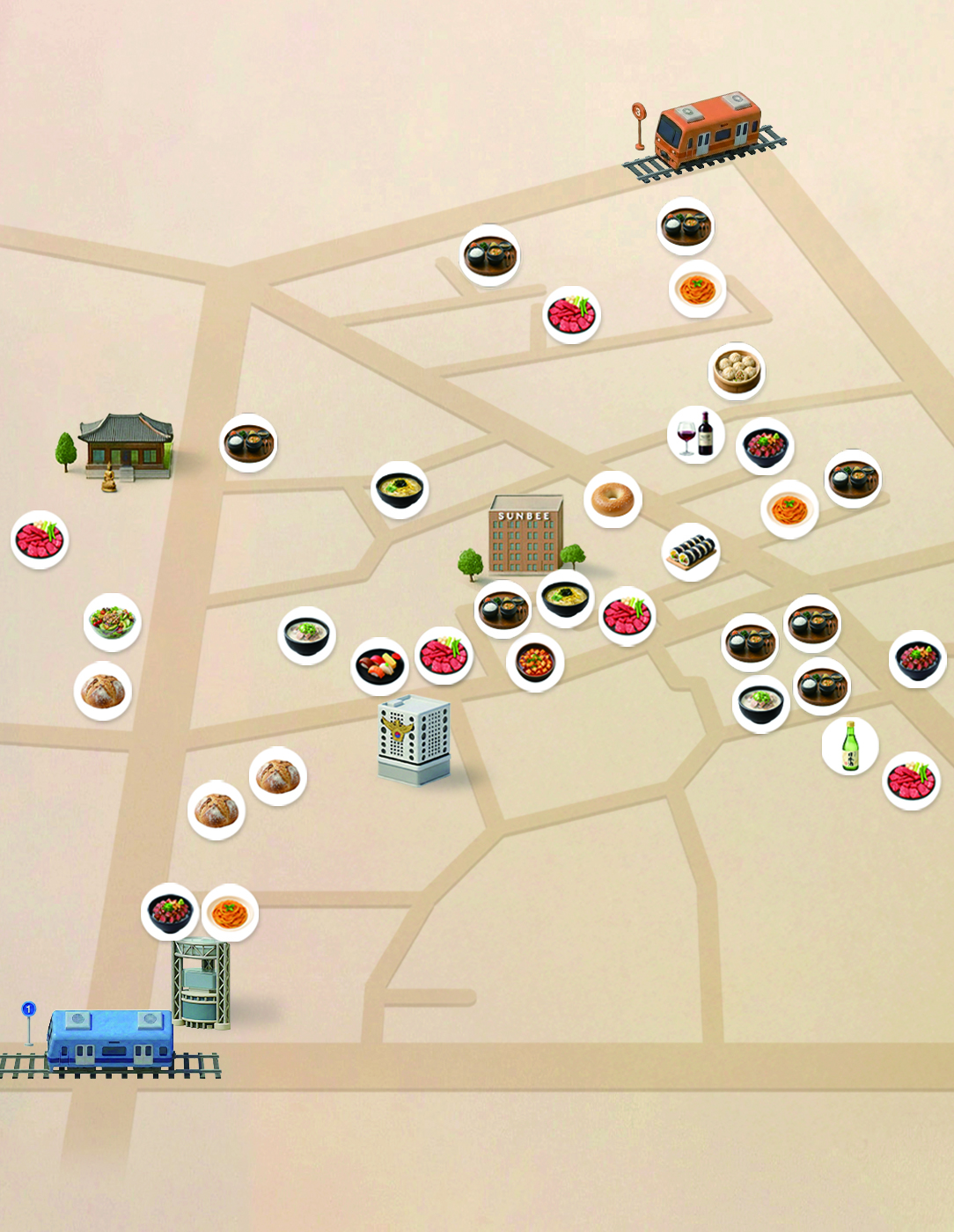Select the green salad bowl marker
This screenshot has height=1232, width=954.
[x=112, y=622]
